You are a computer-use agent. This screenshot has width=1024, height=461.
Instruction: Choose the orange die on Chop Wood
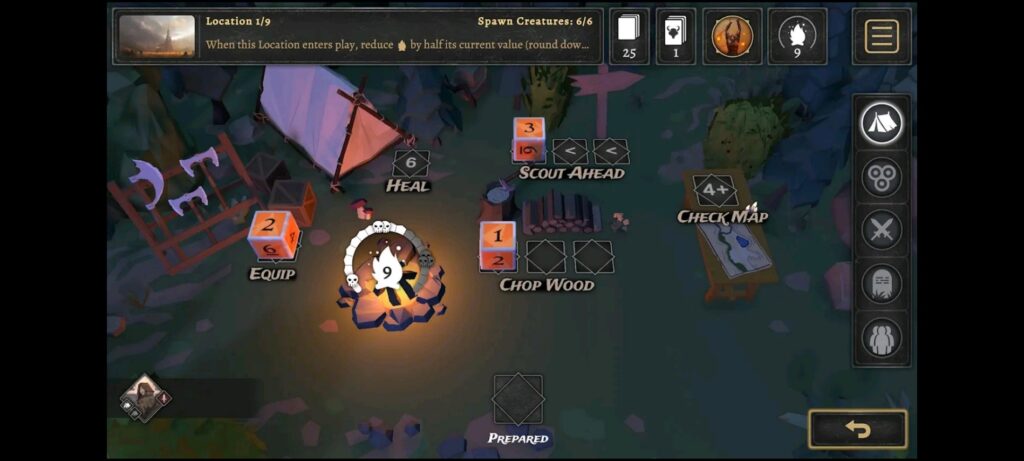(498, 246)
